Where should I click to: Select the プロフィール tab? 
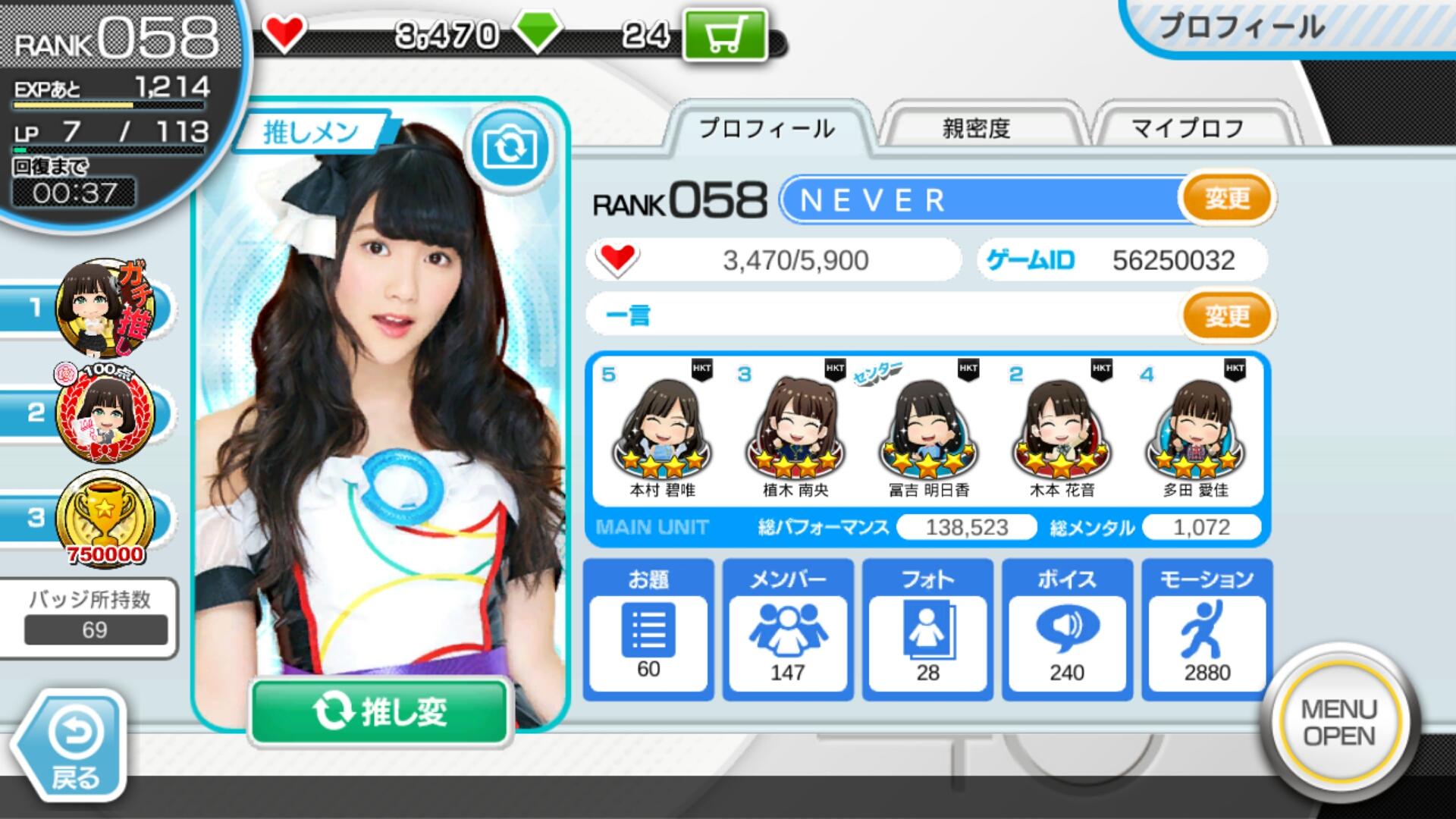[x=767, y=129]
